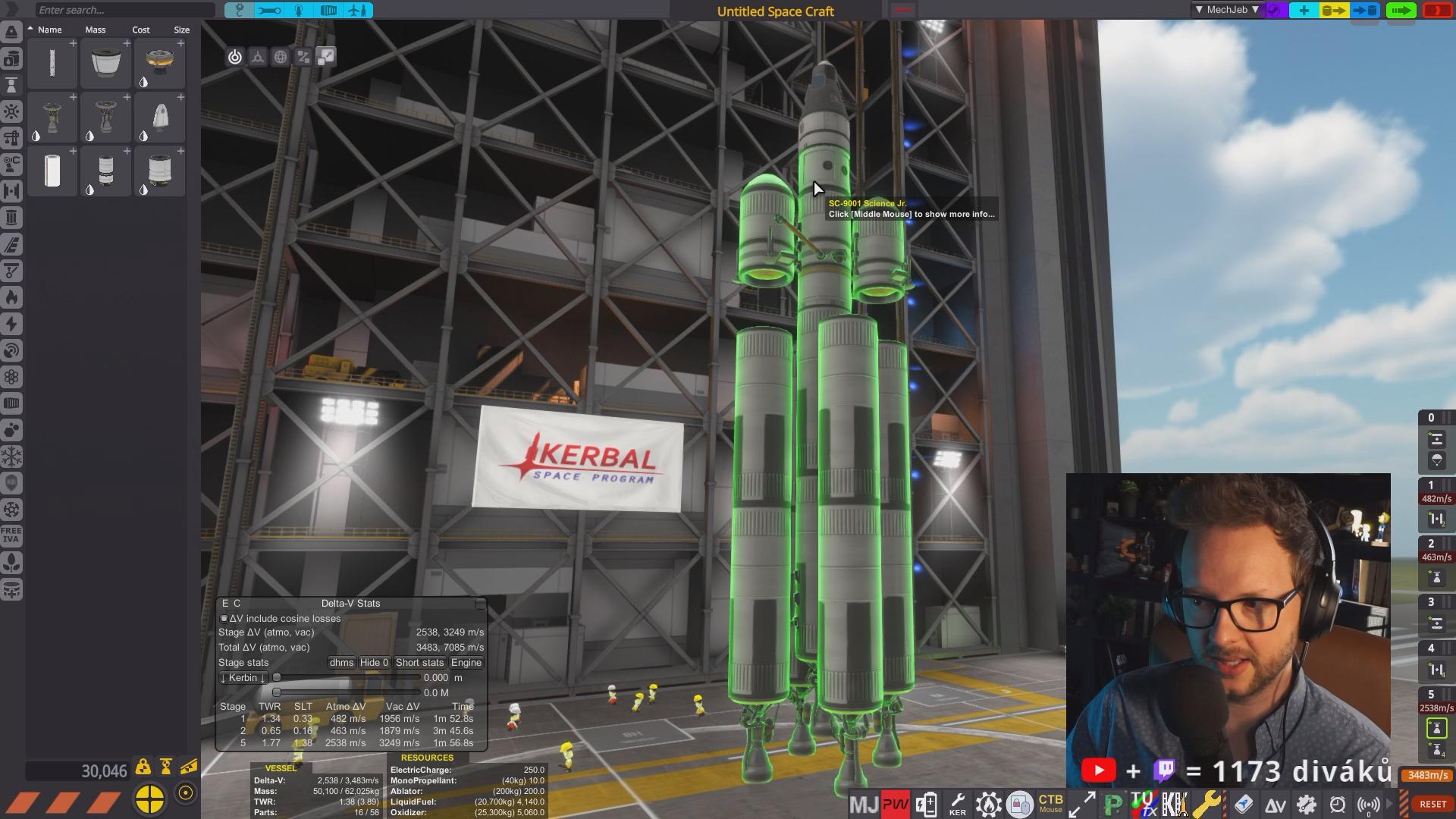Open the CTB Mouse toolbar button
The width and height of the screenshot is (1456, 819).
1050,803
